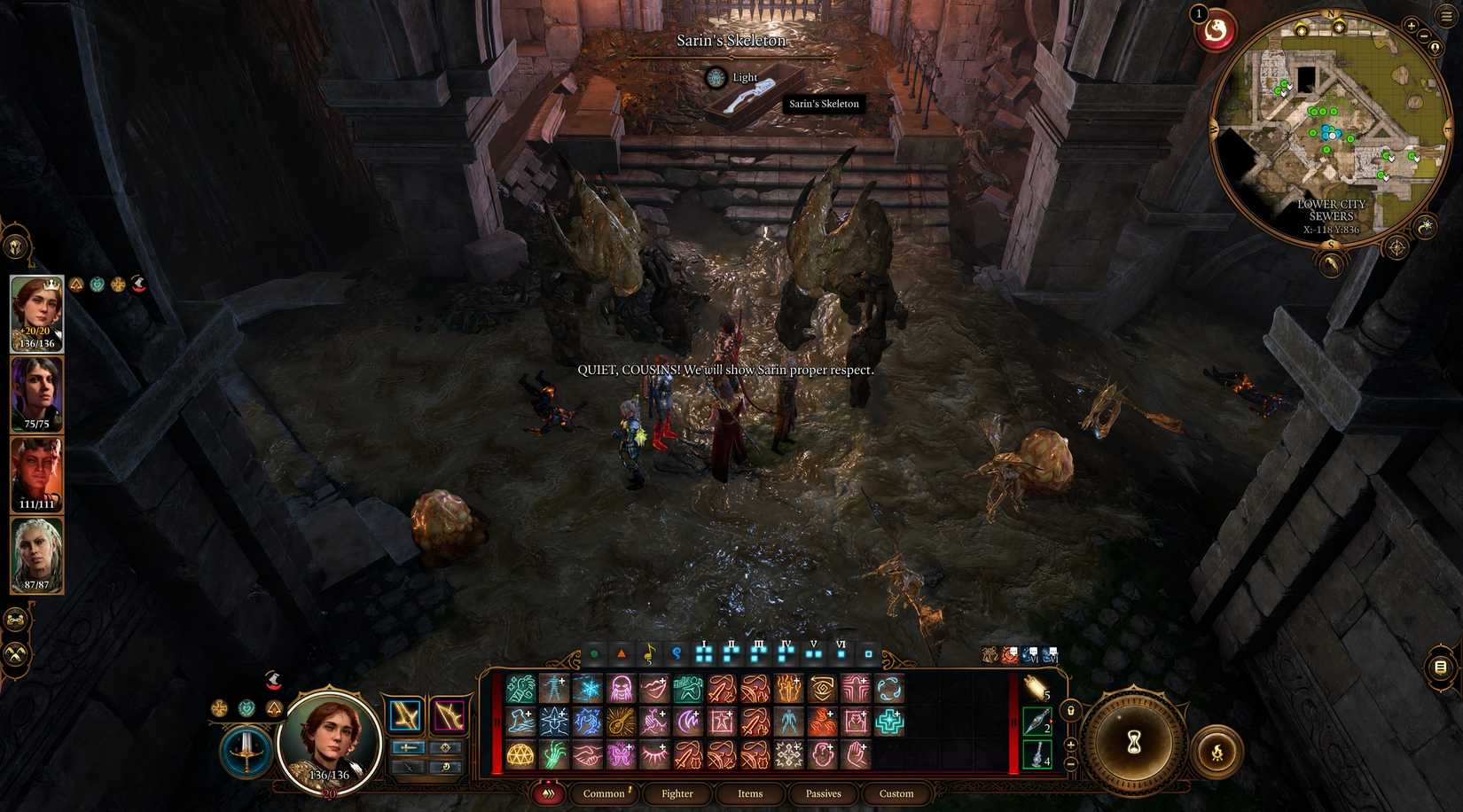Switch to the Custom hotbar tab
Image resolution: width=1463 pixels, height=812 pixels.
(x=896, y=793)
